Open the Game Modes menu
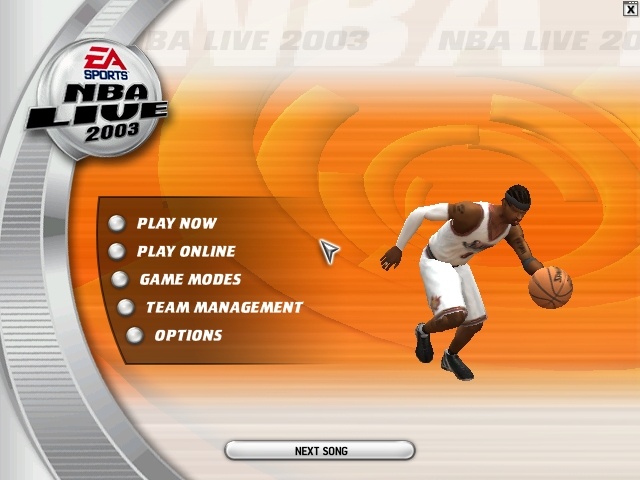Image resolution: width=640 pixels, height=480 pixels. coord(190,280)
